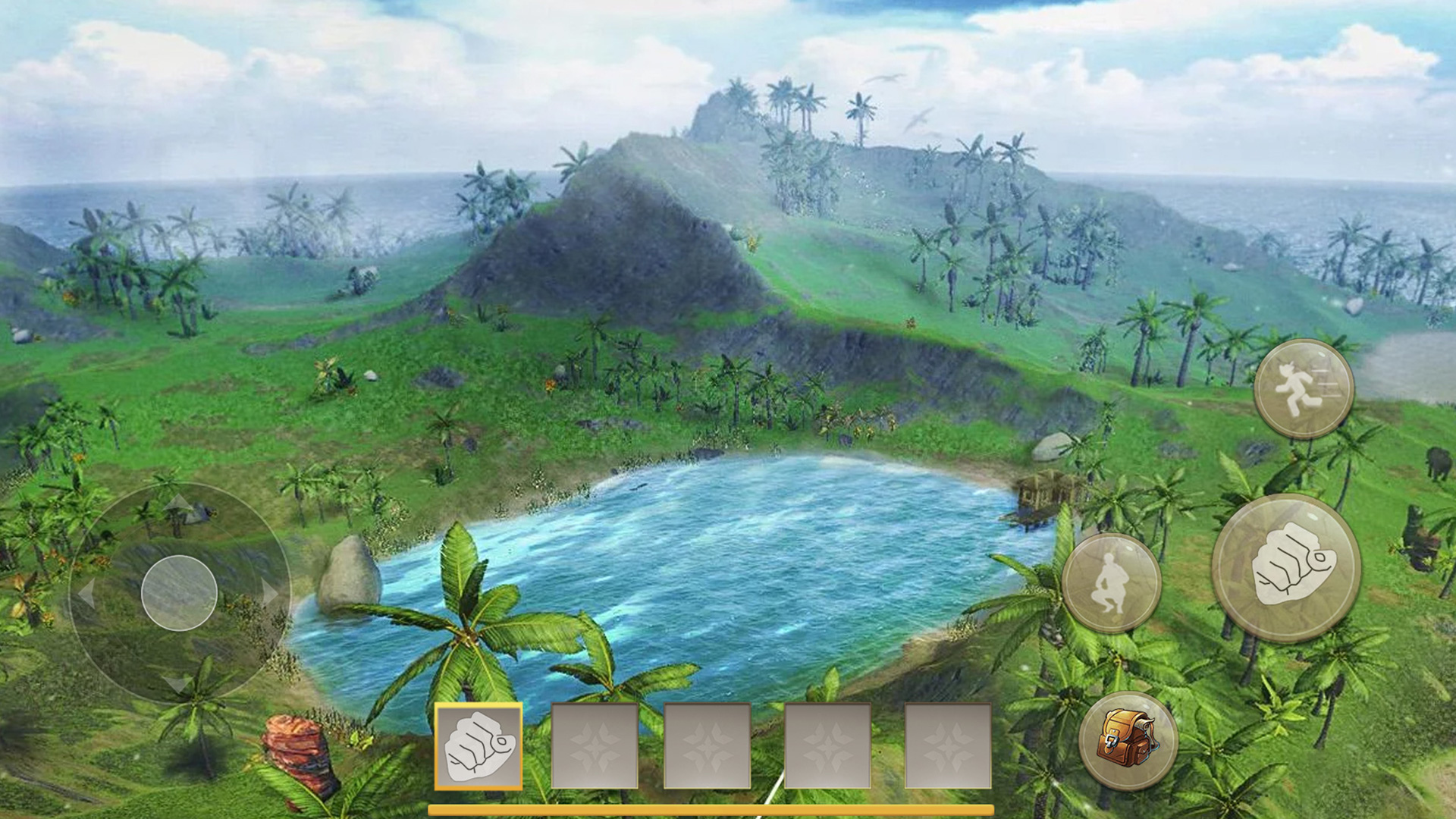The image size is (1456, 819).
Task: Tap the joystick's left arrow
Action: [x=86, y=593]
